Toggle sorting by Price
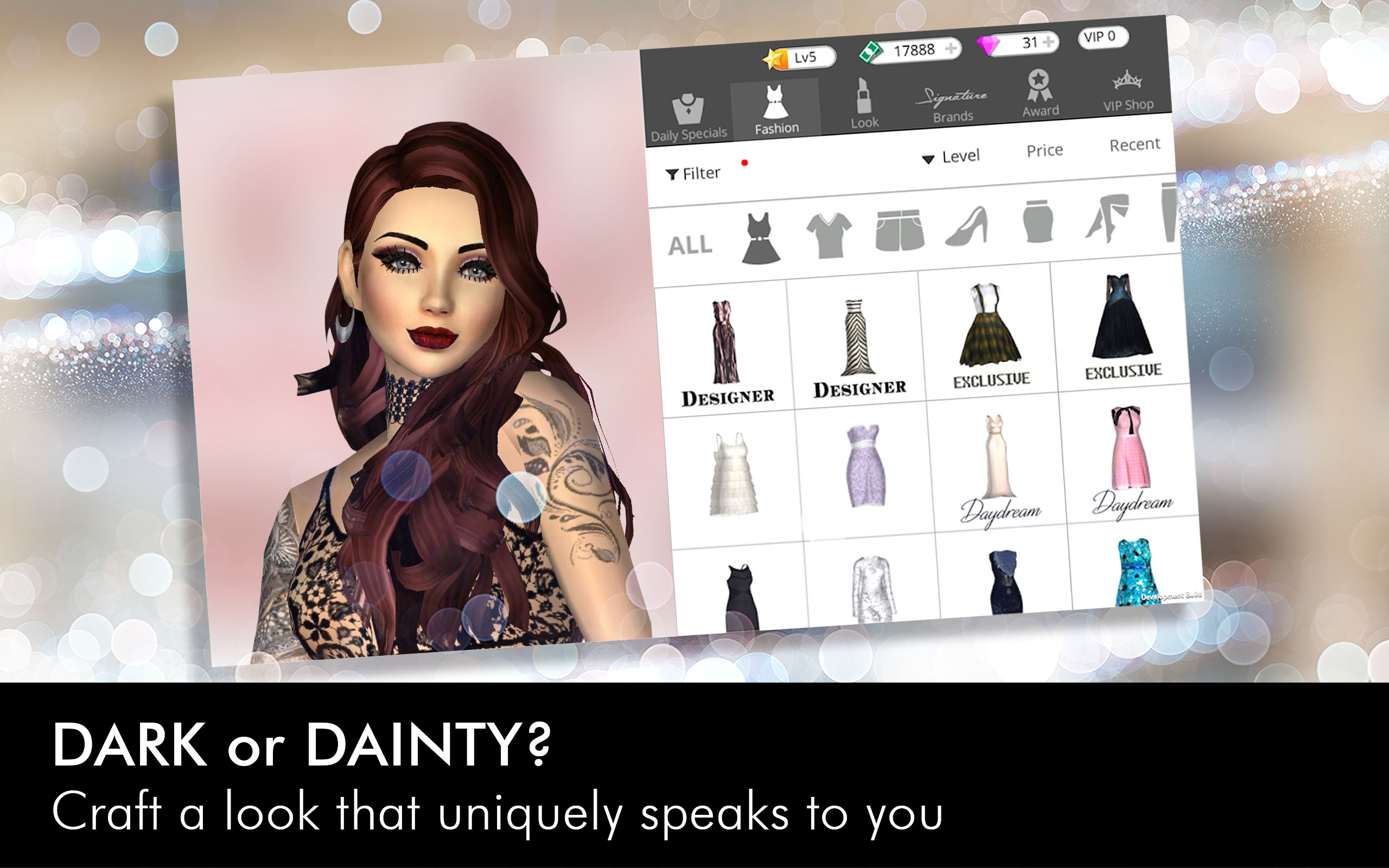Viewport: 1389px width, 868px height. pyautogui.click(x=1045, y=150)
